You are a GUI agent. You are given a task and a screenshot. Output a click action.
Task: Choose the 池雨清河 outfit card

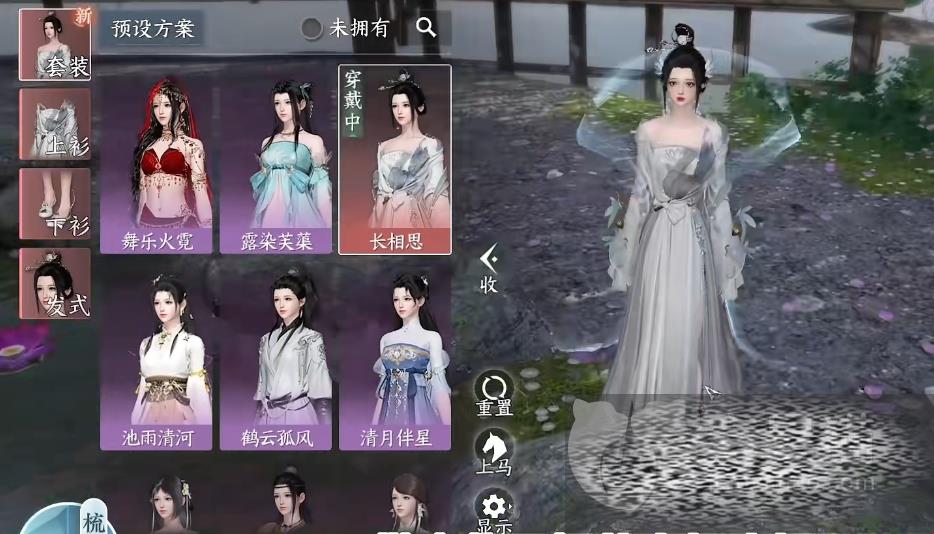point(156,360)
